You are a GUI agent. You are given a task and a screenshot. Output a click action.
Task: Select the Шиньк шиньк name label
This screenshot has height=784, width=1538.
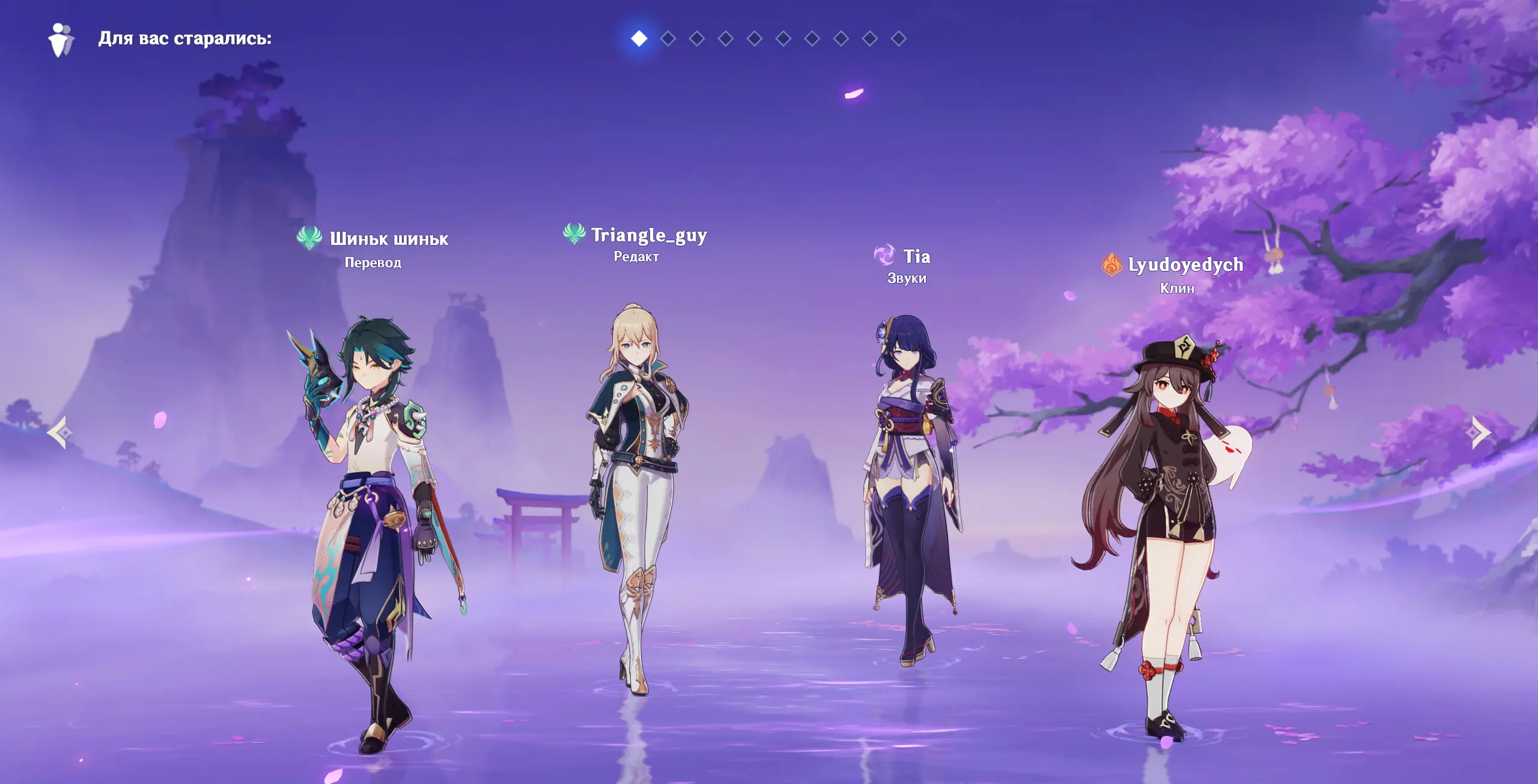[x=389, y=239]
